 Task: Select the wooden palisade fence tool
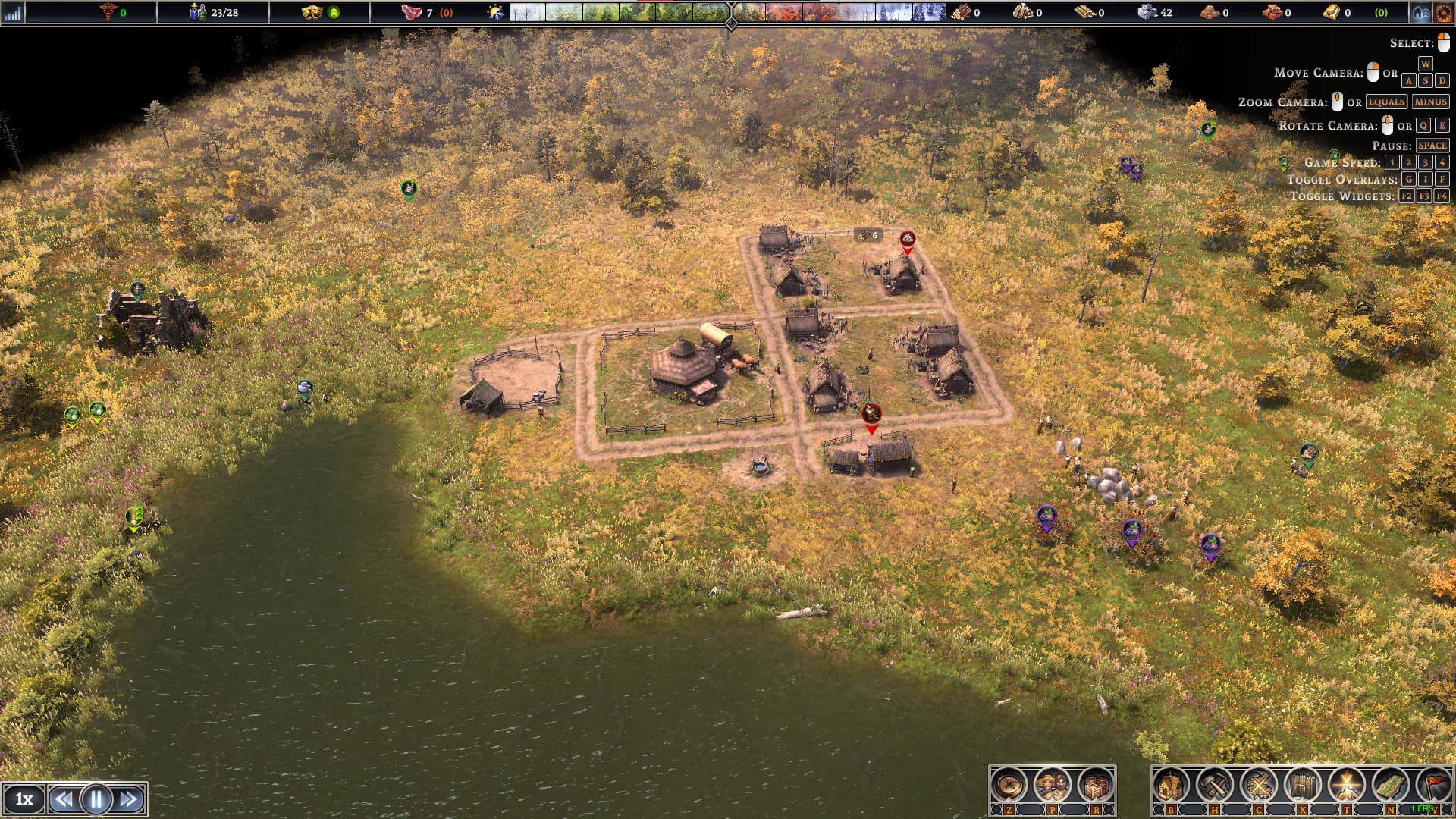pyautogui.click(x=1302, y=786)
